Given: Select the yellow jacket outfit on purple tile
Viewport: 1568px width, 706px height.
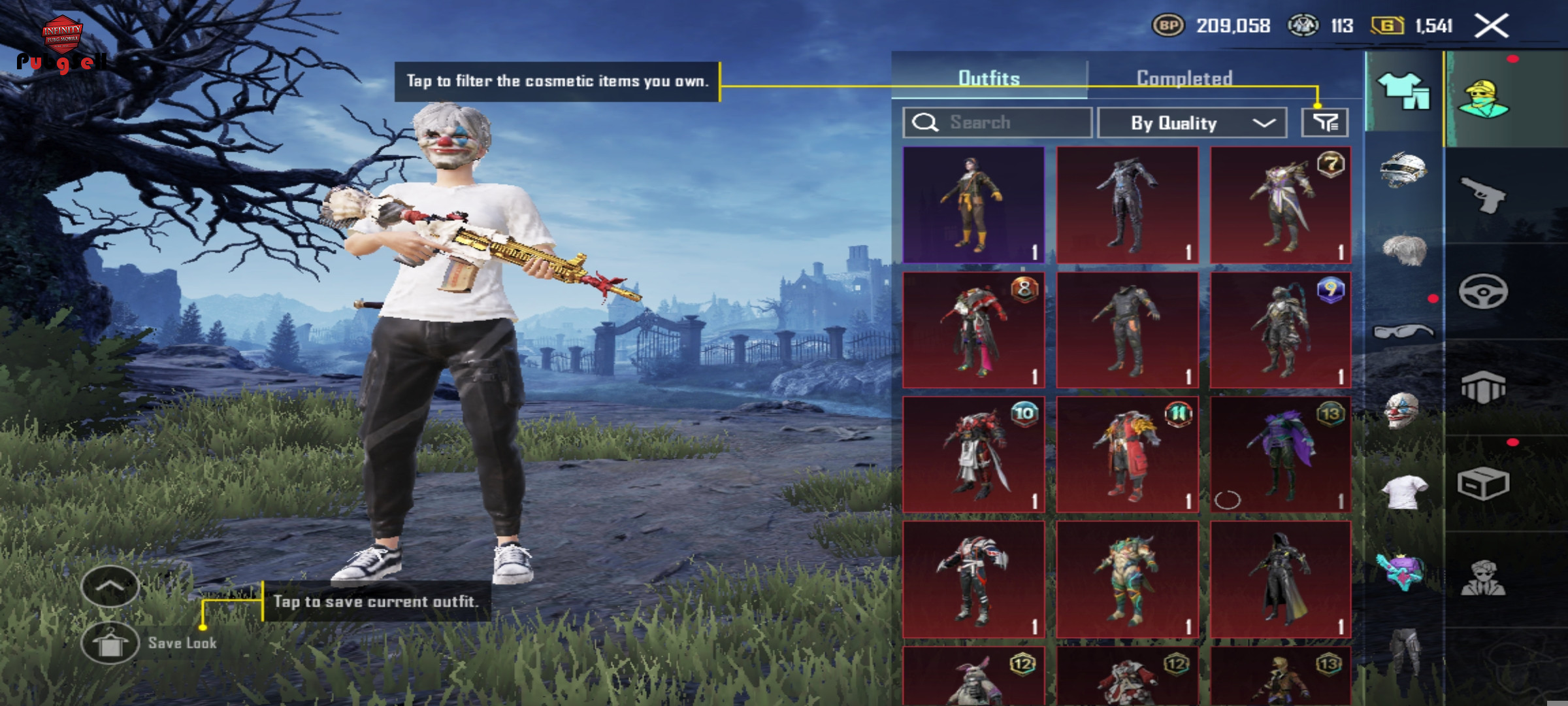Looking at the screenshot, I should pos(973,205).
